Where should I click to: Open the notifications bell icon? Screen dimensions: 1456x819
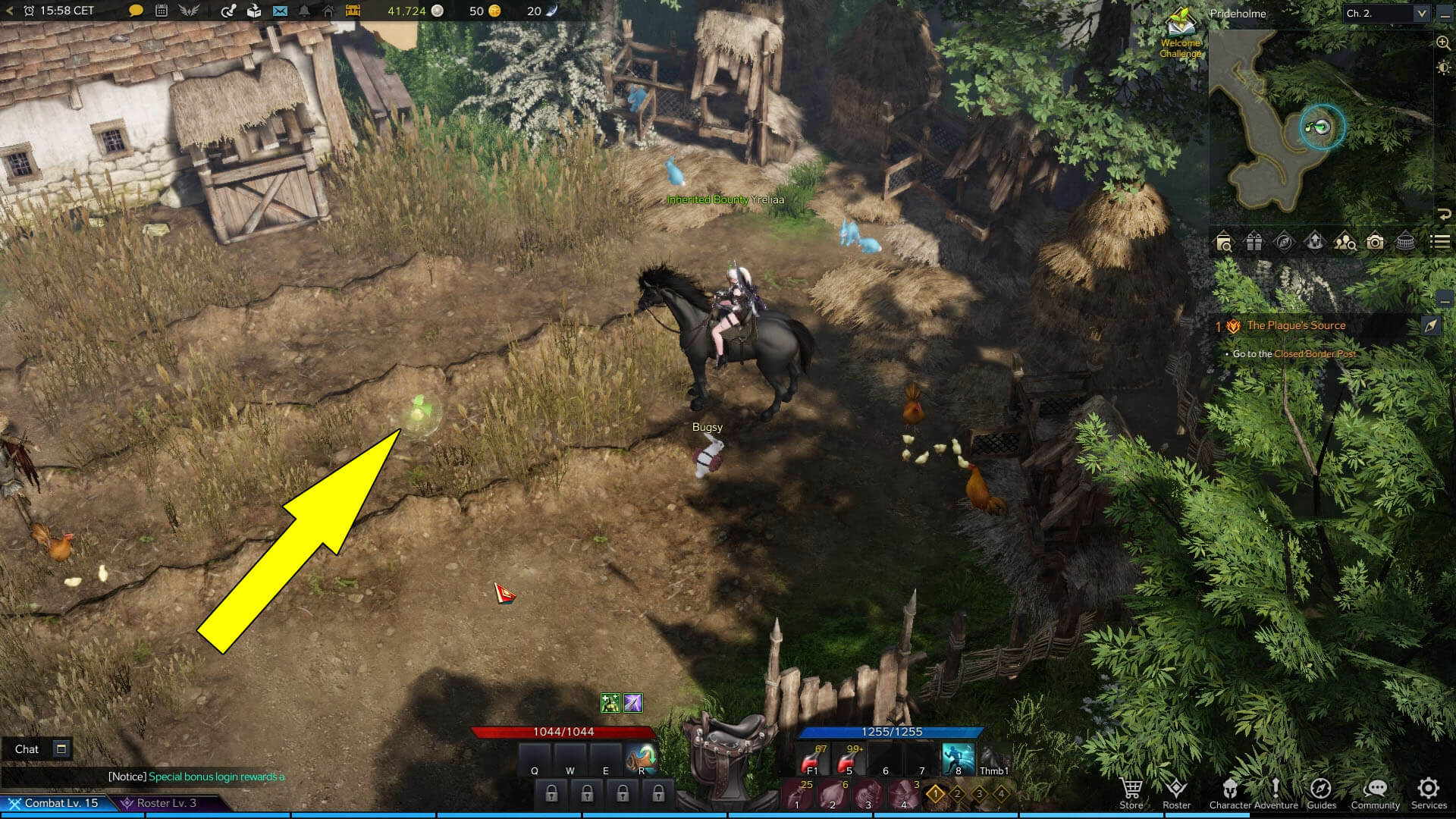click(x=303, y=11)
